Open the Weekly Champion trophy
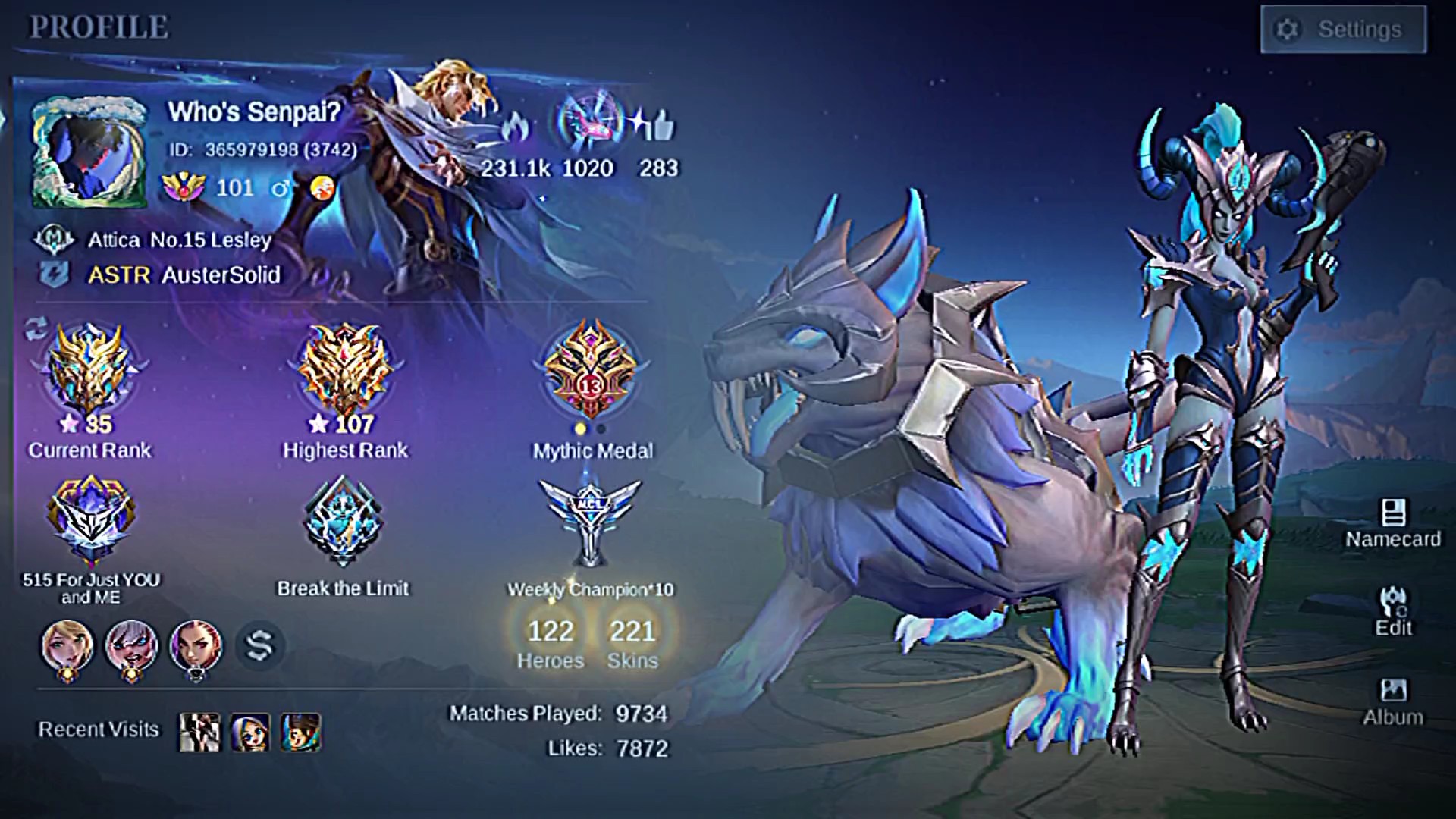The height and width of the screenshot is (819, 1456). coord(590,523)
